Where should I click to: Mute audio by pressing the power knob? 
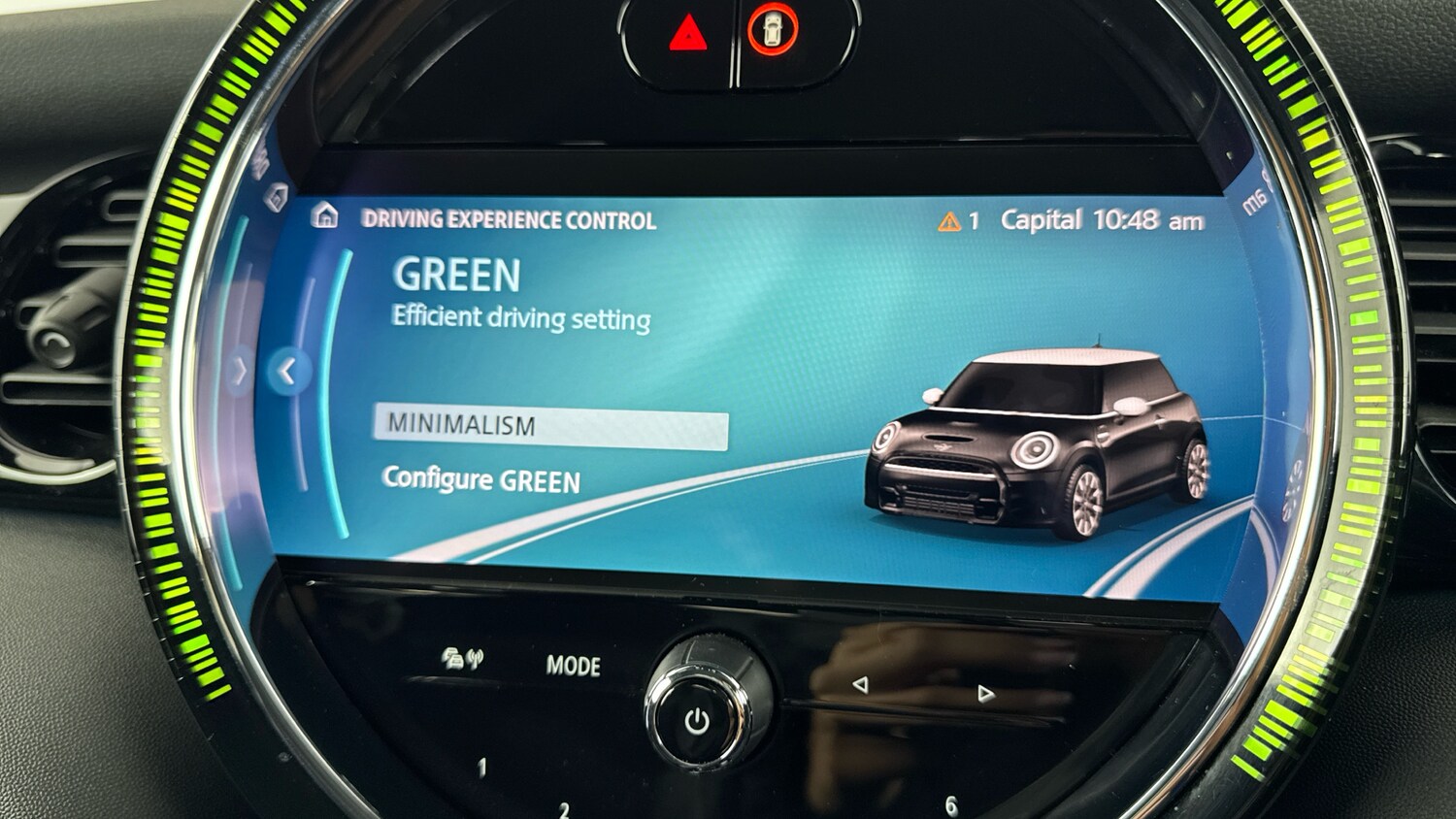(697, 715)
